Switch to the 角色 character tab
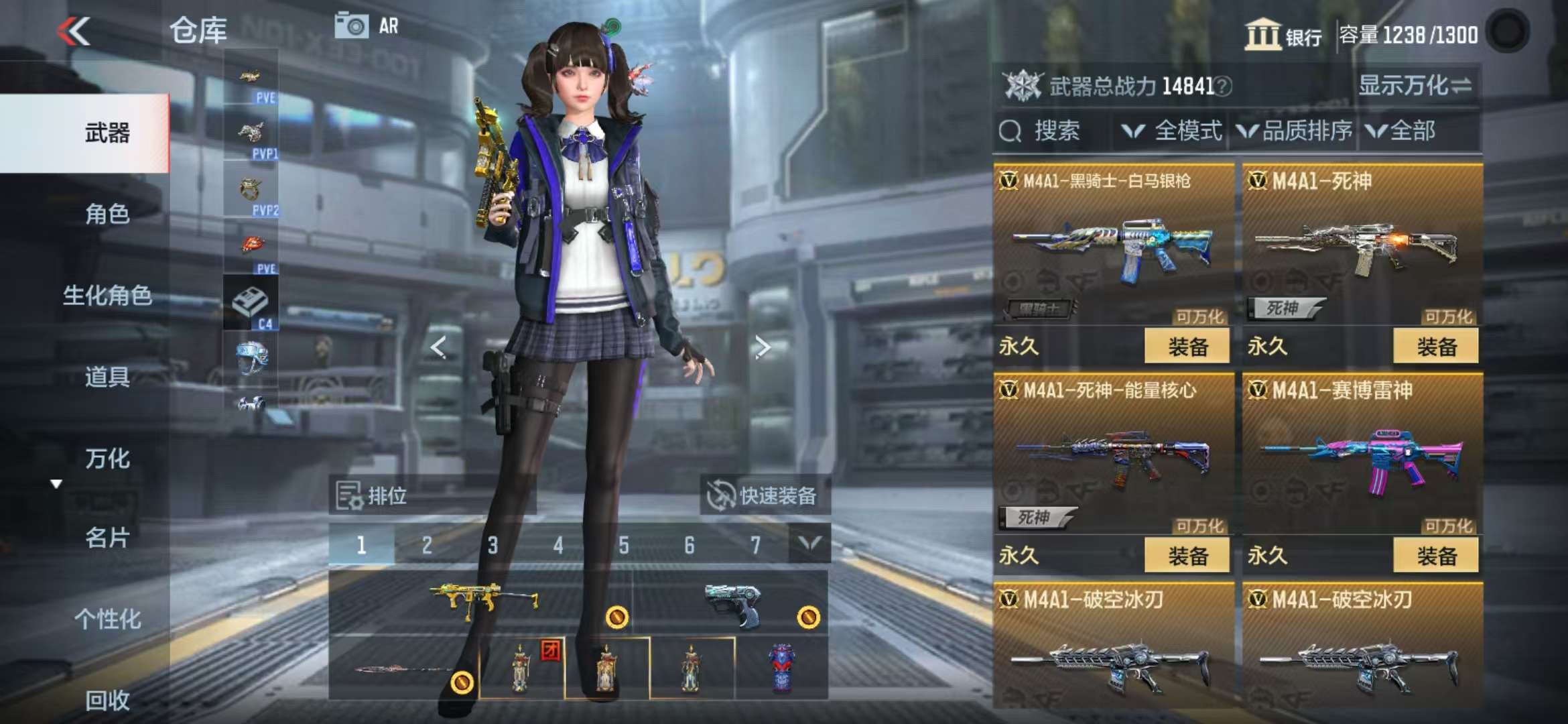This screenshot has height=724, width=1568. tap(107, 215)
